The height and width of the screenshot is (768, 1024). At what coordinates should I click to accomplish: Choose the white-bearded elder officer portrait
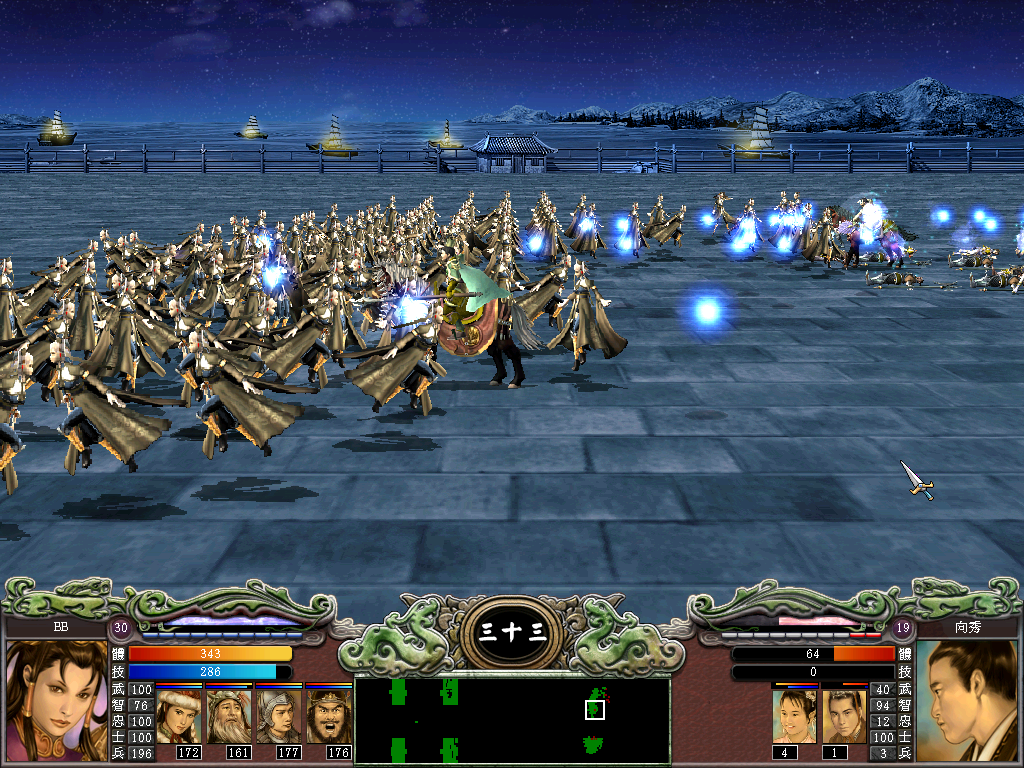pyautogui.click(x=229, y=716)
